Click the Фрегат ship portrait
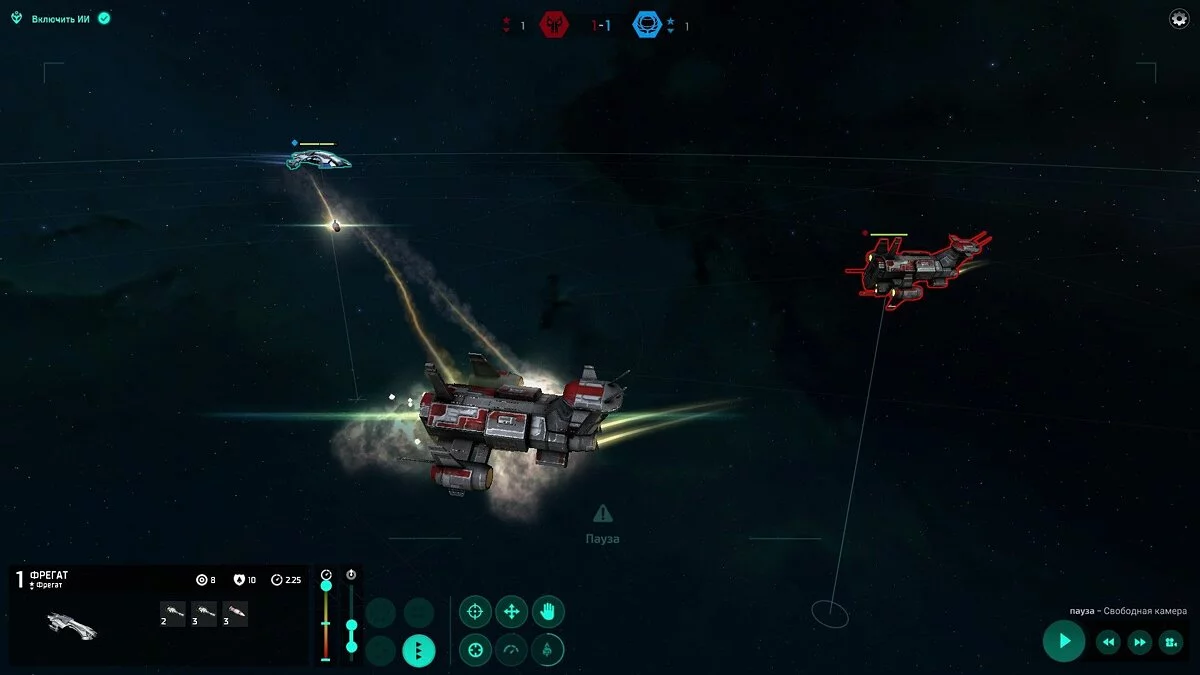Screen dimensions: 1200x675 pyautogui.click(x=72, y=626)
